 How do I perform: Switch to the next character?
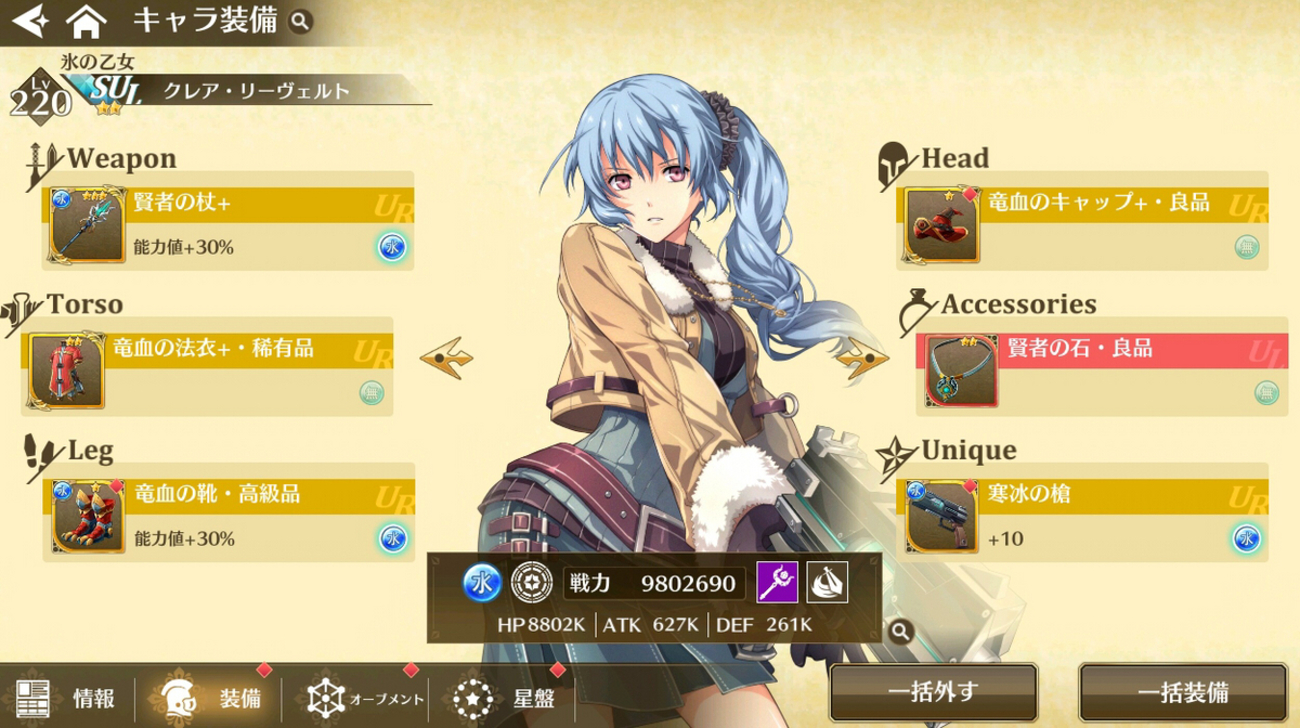click(x=862, y=358)
